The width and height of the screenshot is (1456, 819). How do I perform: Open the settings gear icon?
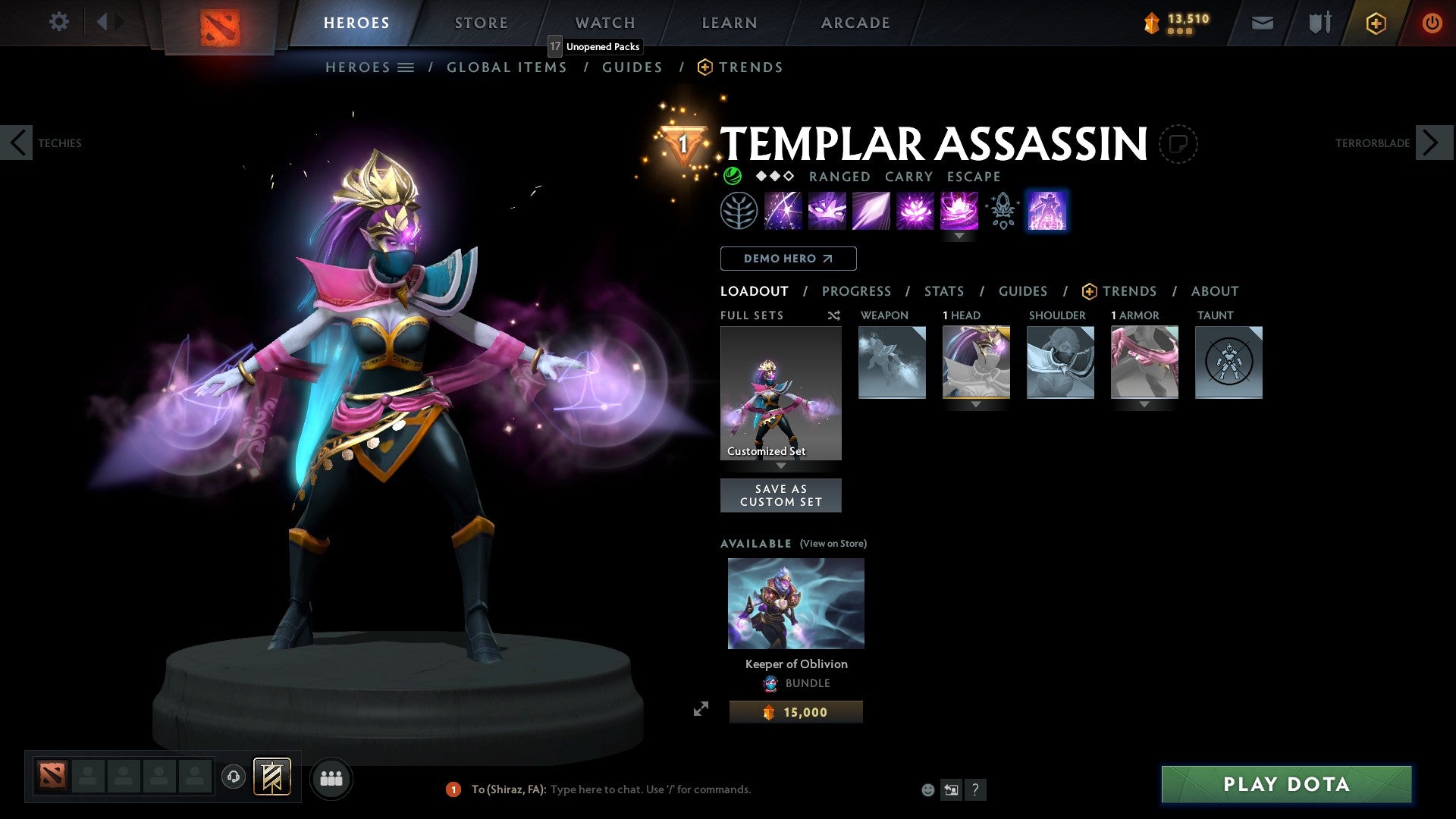pos(58,22)
